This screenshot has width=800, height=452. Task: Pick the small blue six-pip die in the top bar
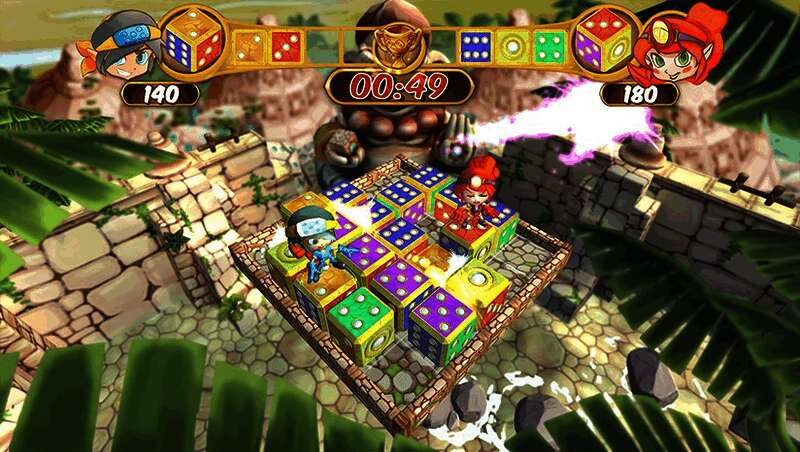pyautogui.click(x=476, y=46)
